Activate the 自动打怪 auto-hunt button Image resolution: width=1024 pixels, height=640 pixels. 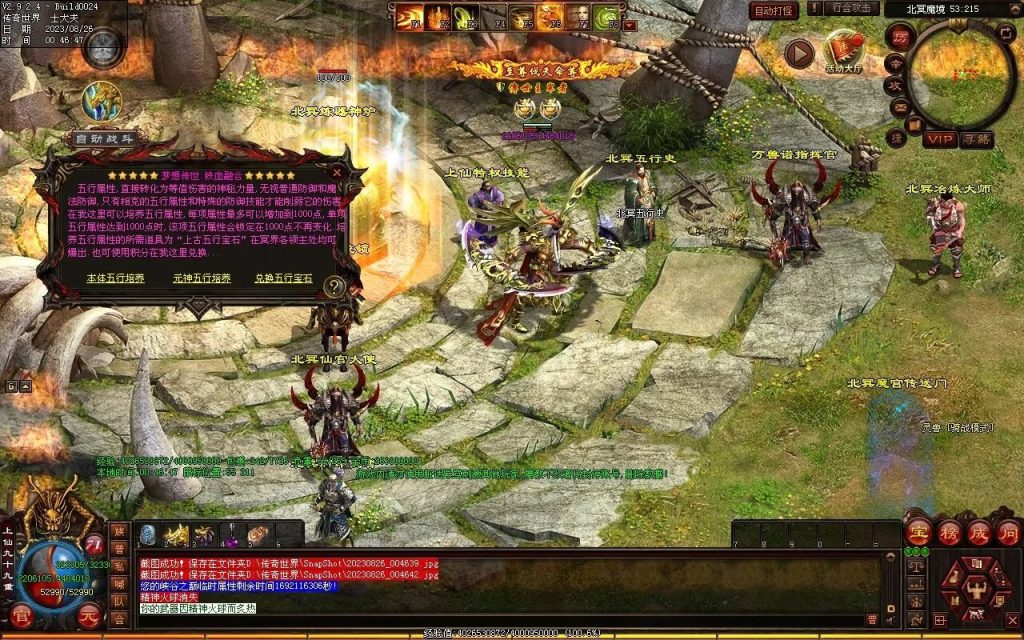pyautogui.click(x=774, y=10)
